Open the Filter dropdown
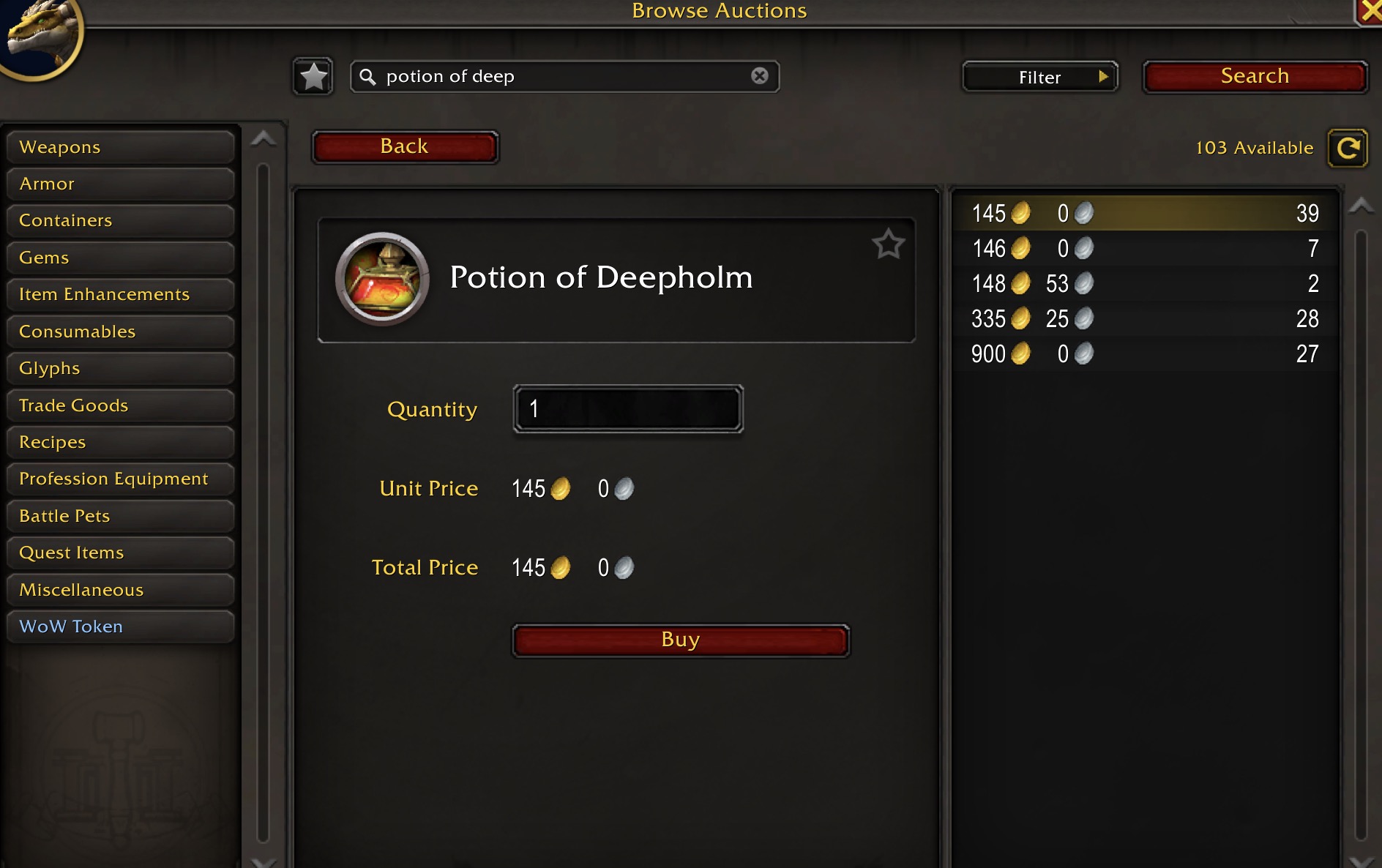The image size is (1382, 868). pos(1039,77)
